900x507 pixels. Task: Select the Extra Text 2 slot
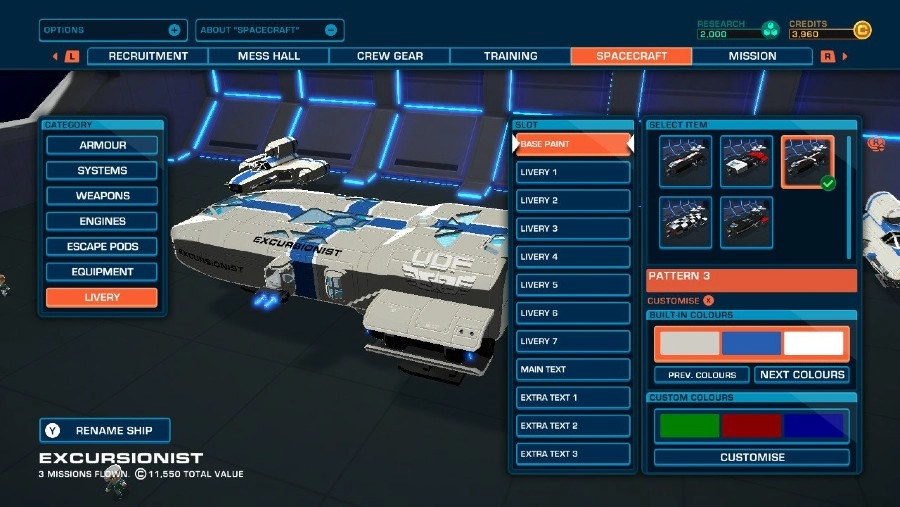pyautogui.click(x=573, y=426)
